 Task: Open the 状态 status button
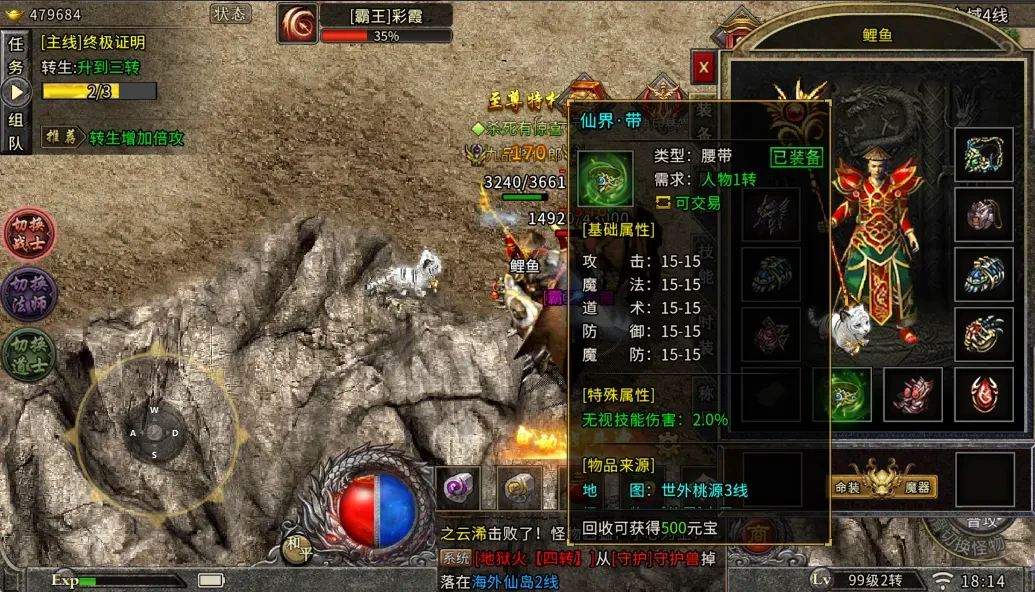[231, 14]
